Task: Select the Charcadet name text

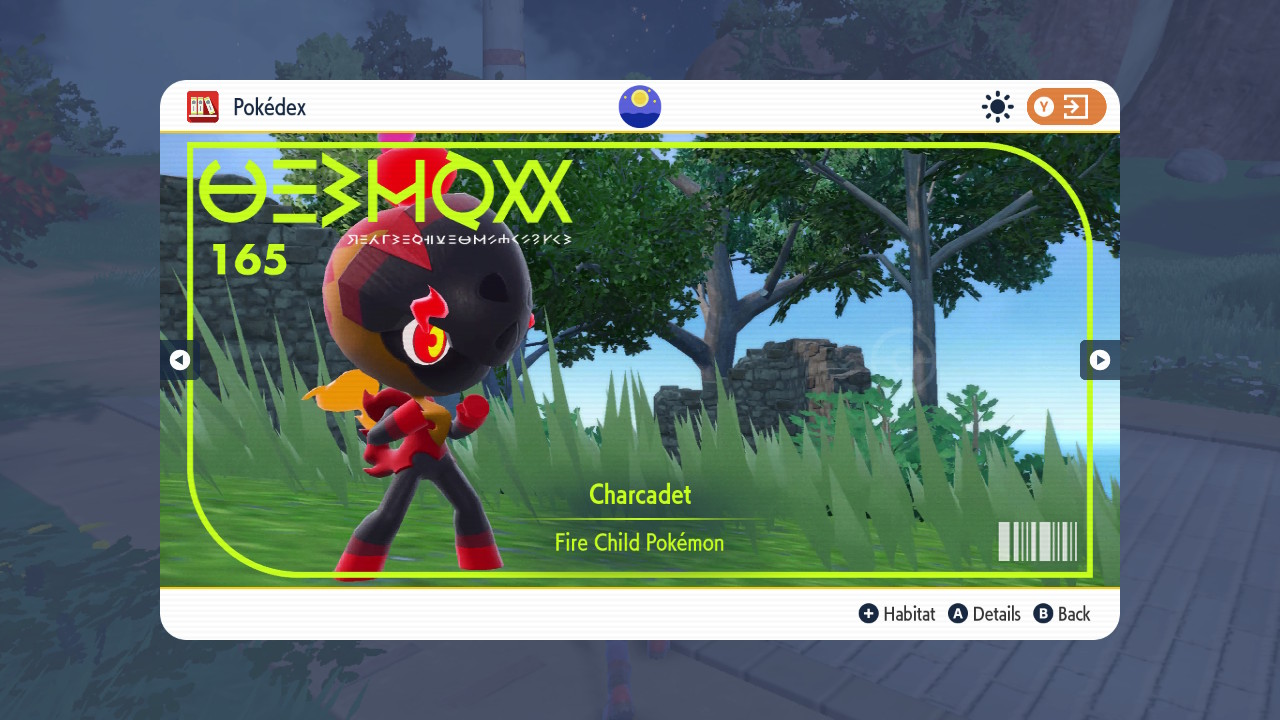Action: click(639, 495)
